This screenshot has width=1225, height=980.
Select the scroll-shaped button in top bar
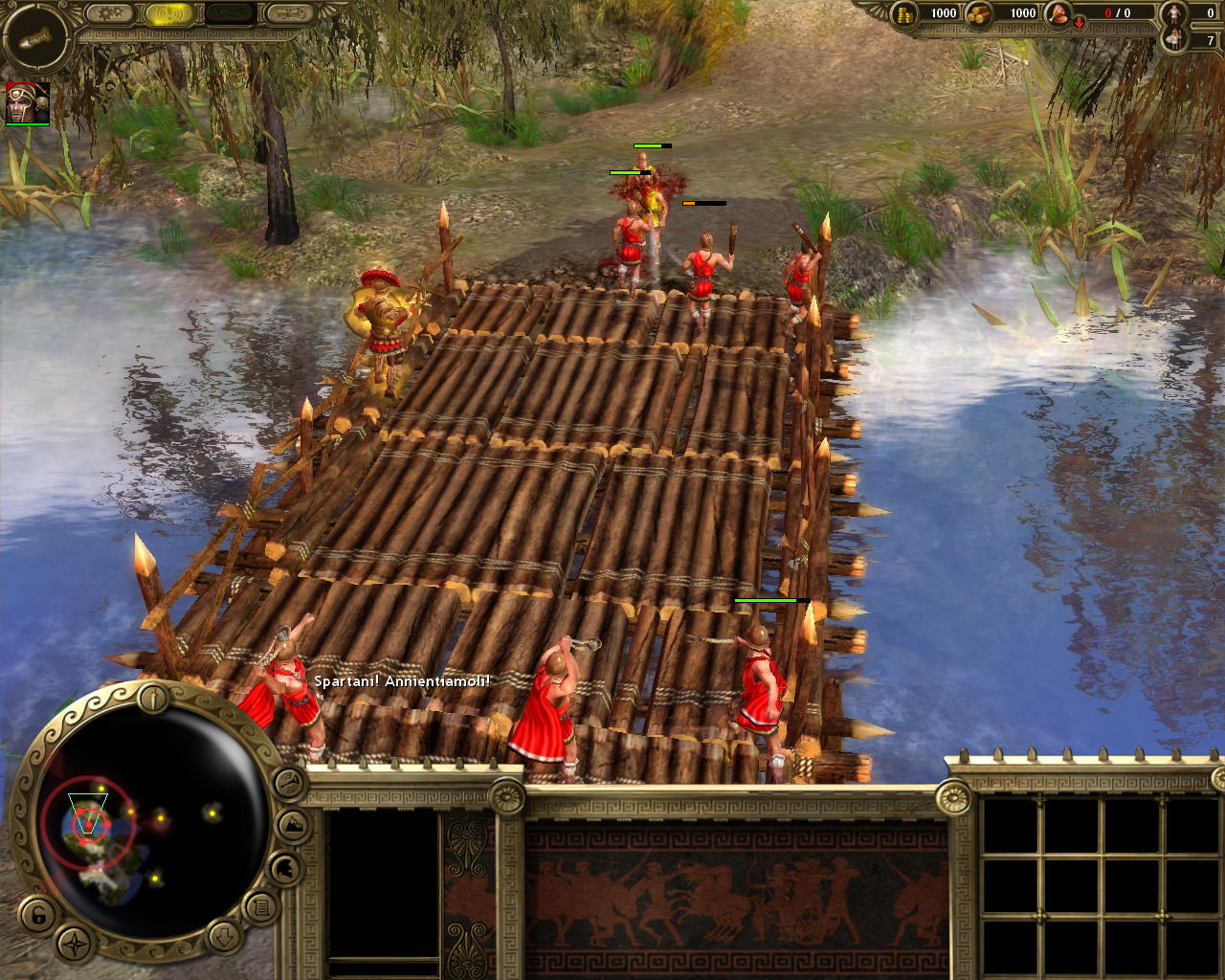pos(288,13)
